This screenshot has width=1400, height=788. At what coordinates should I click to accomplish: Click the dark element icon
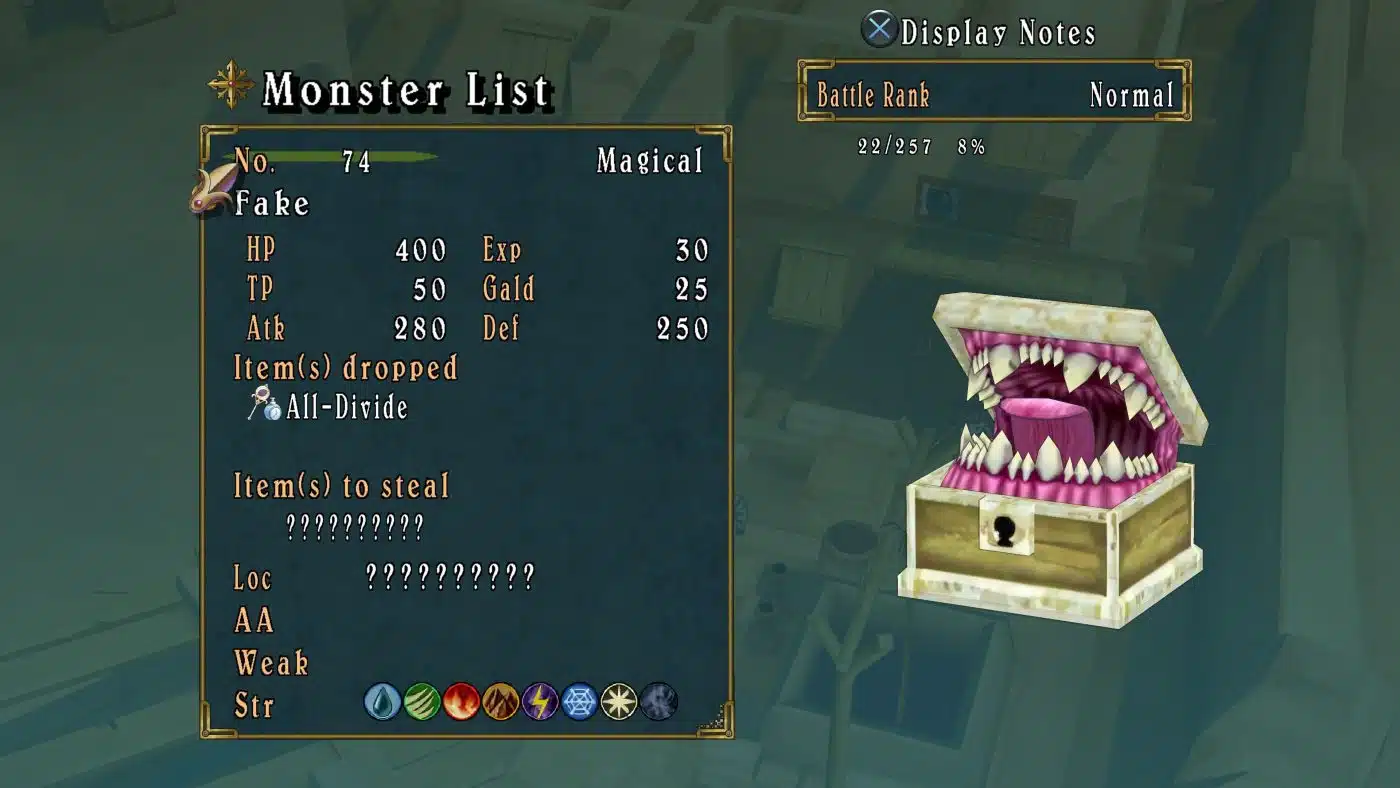659,702
